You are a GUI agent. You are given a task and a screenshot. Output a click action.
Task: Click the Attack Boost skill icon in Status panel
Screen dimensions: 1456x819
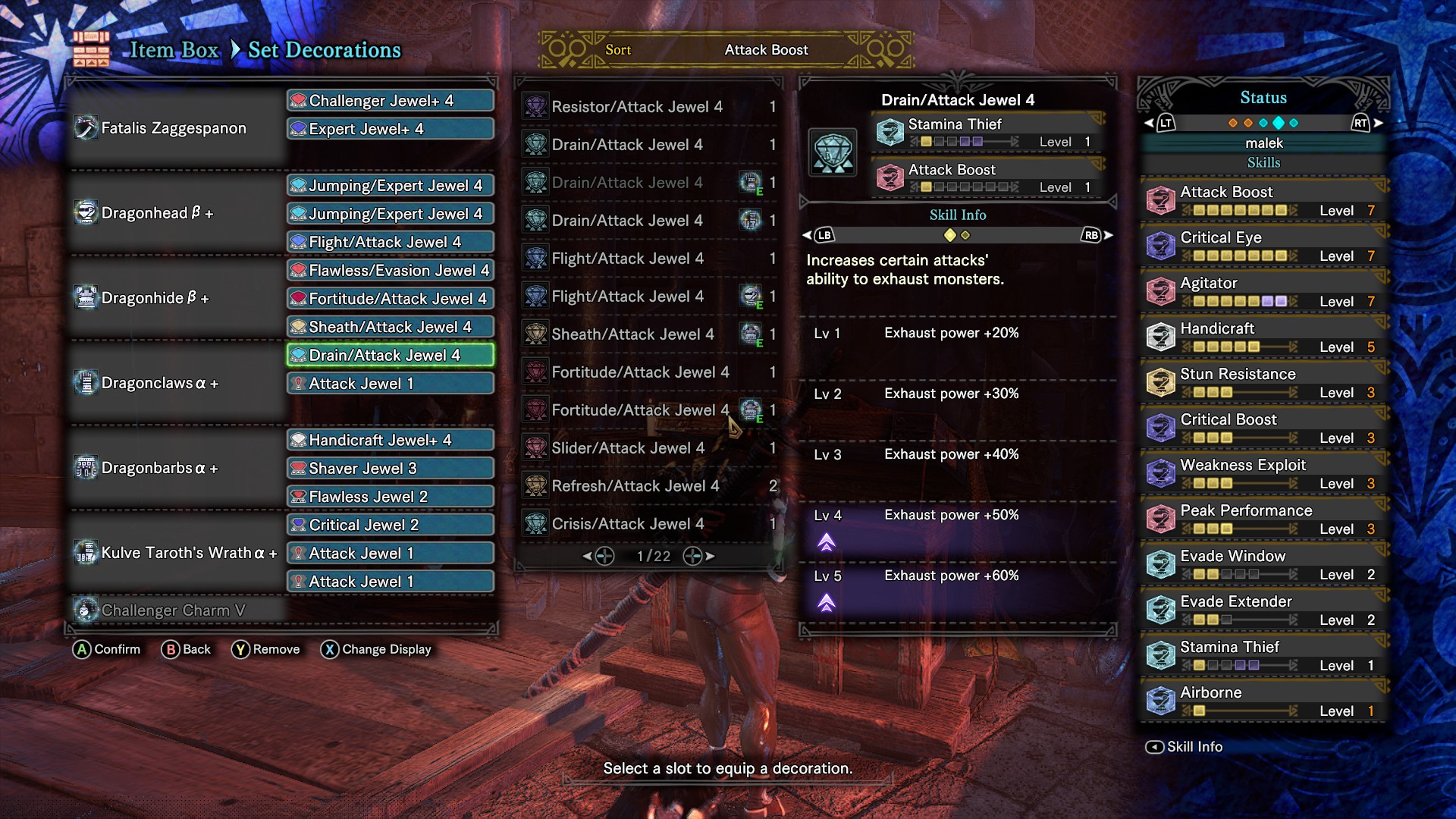coord(1161,199)
